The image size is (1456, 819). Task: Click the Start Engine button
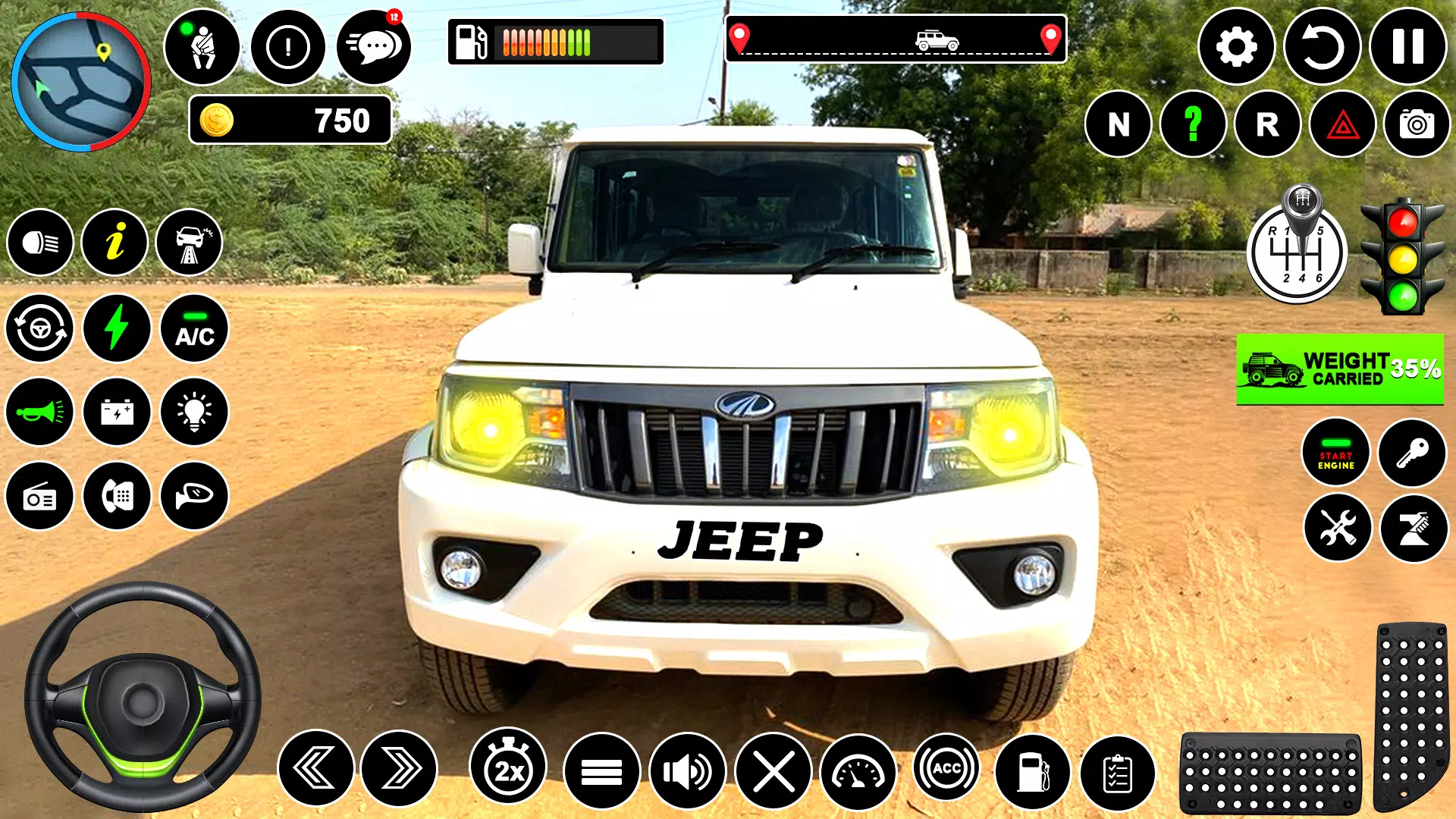click(1335, 453)
